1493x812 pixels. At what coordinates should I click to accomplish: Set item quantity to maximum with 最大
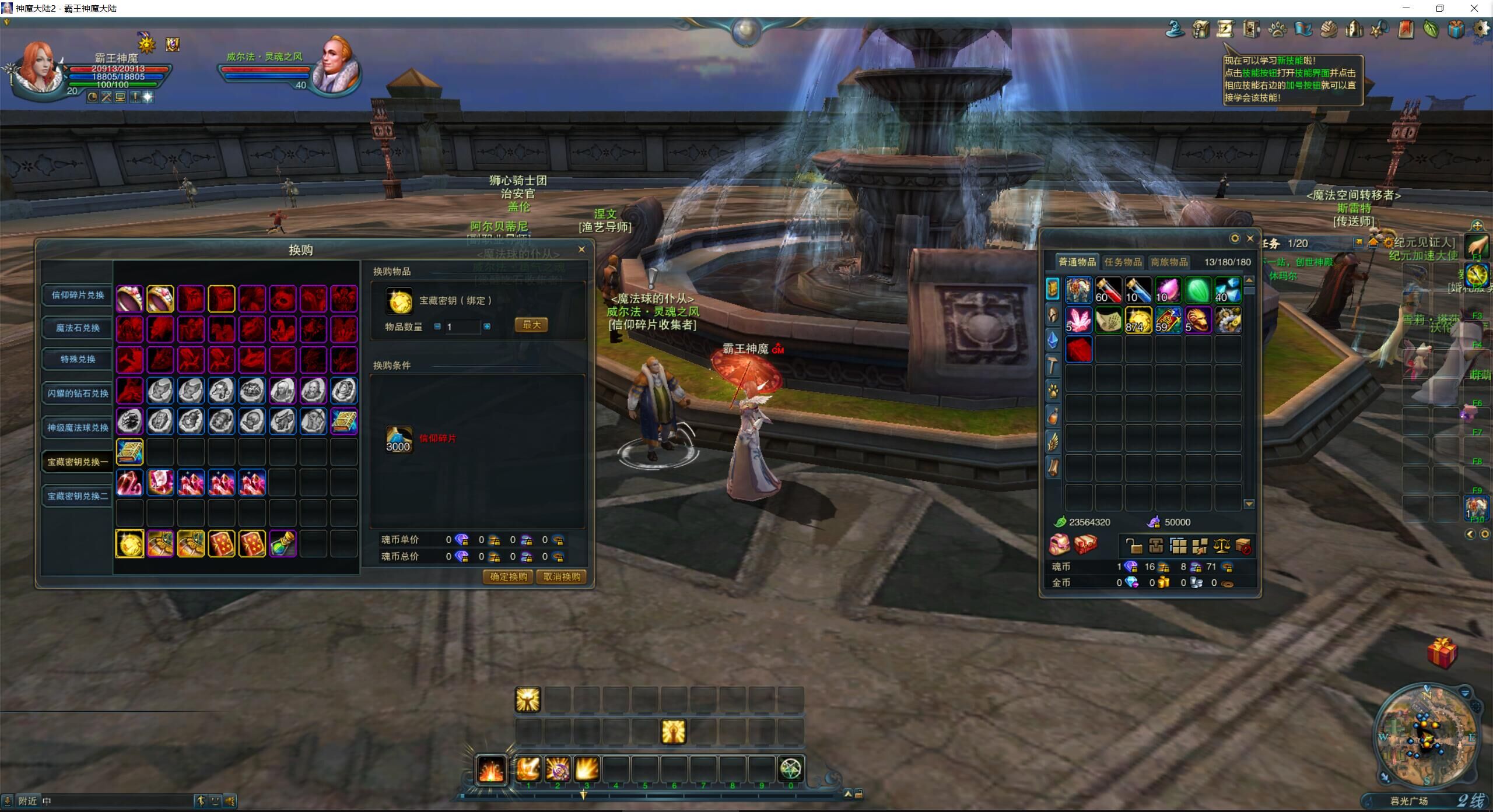point(531,325)
